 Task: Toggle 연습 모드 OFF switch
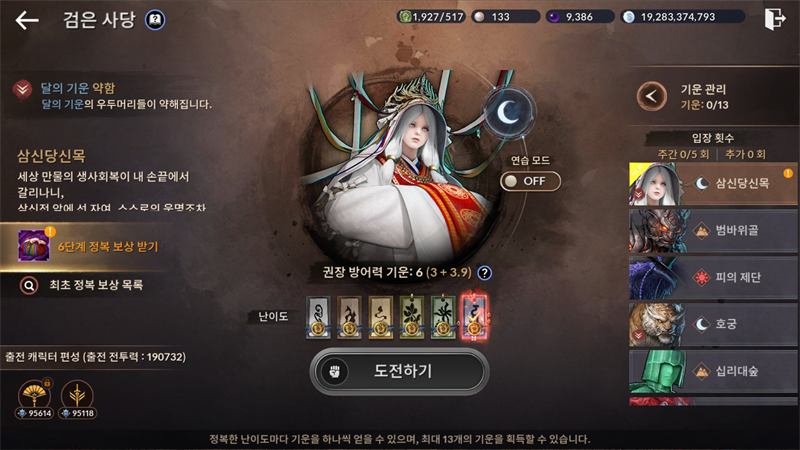[530, 181]
